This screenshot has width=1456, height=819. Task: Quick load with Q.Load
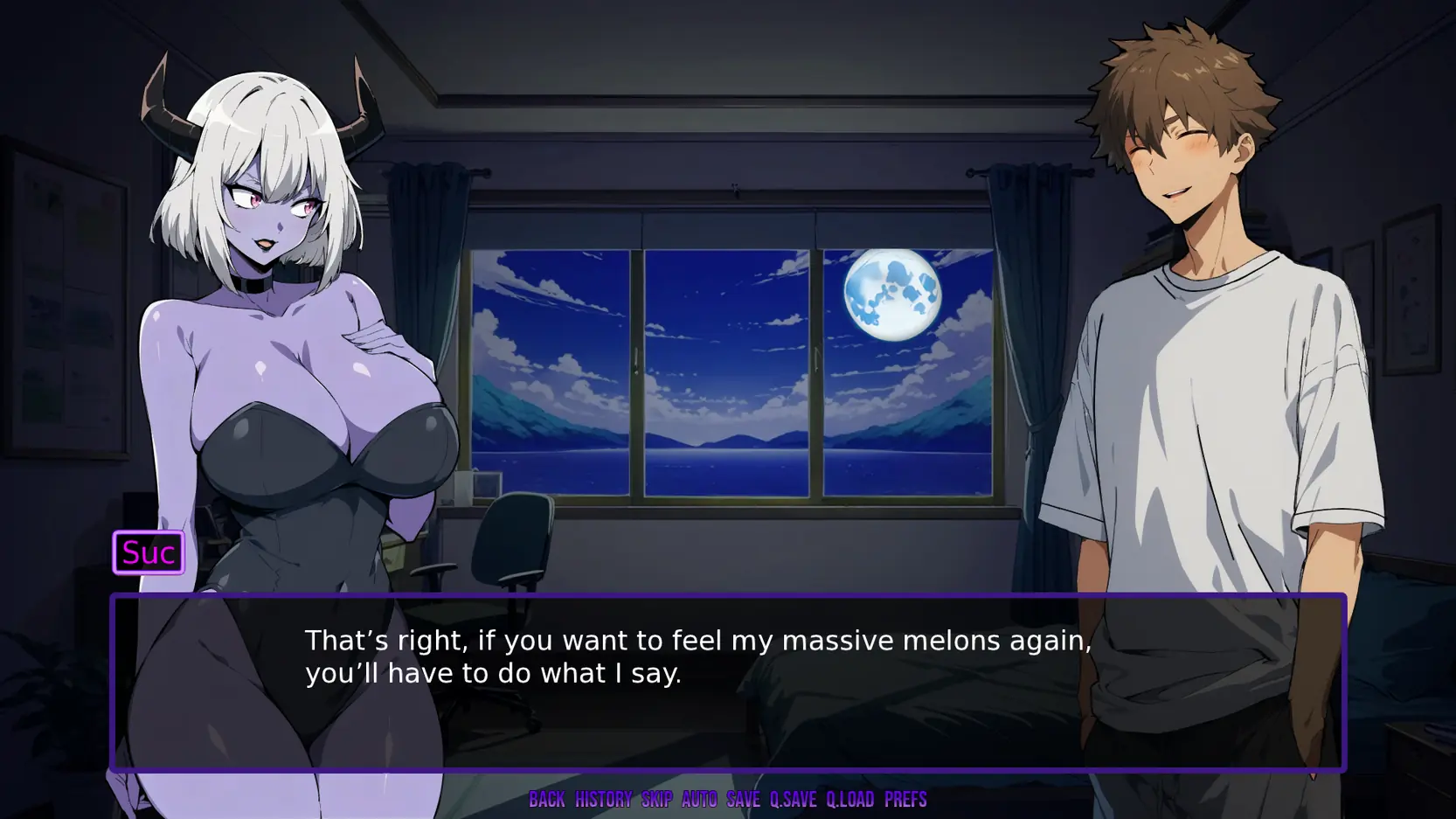pos(850,799)
